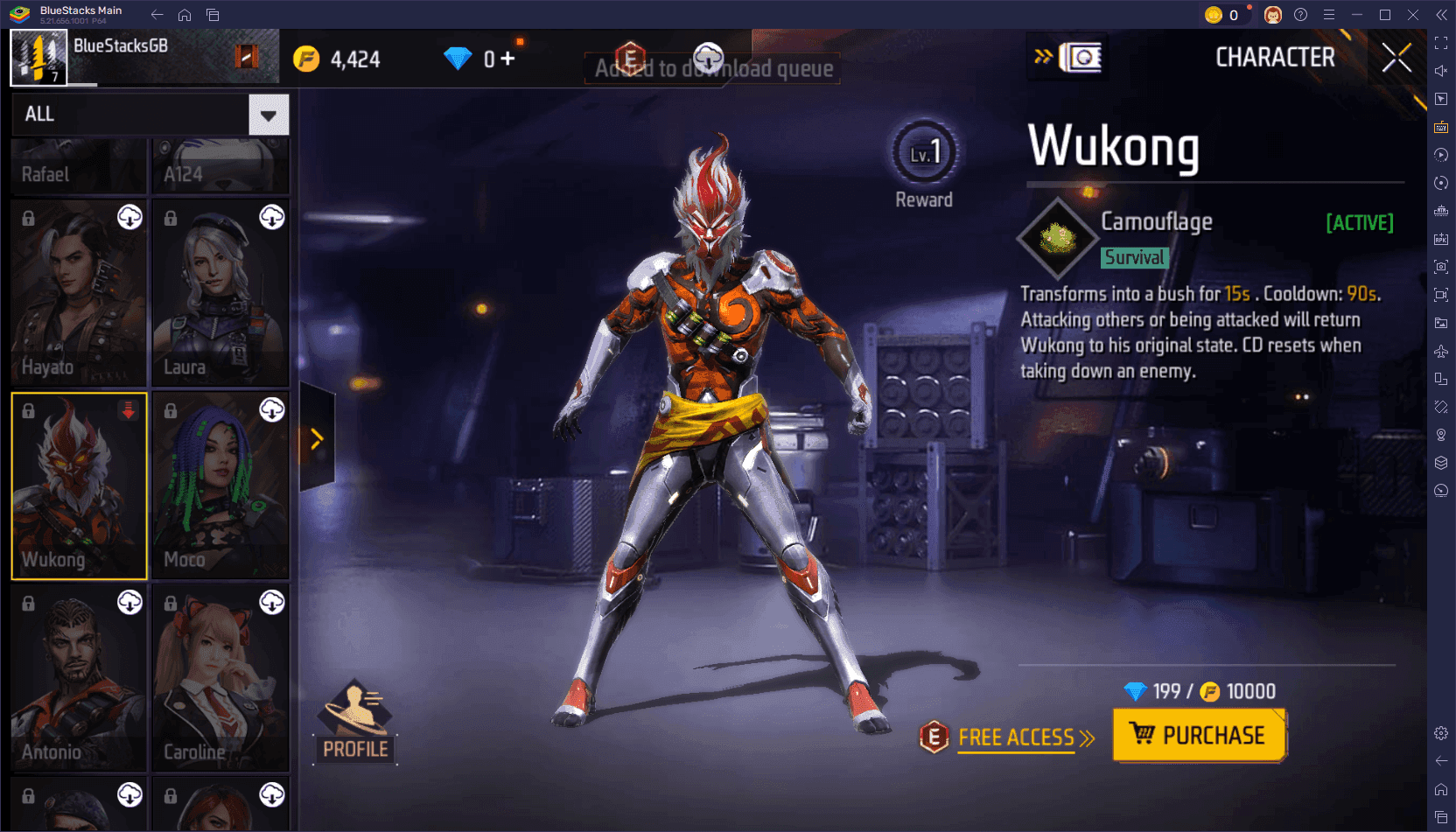Open the BlueStacks settings gear
Screen dimensions: 1456x832
(x=1441, y=733)
